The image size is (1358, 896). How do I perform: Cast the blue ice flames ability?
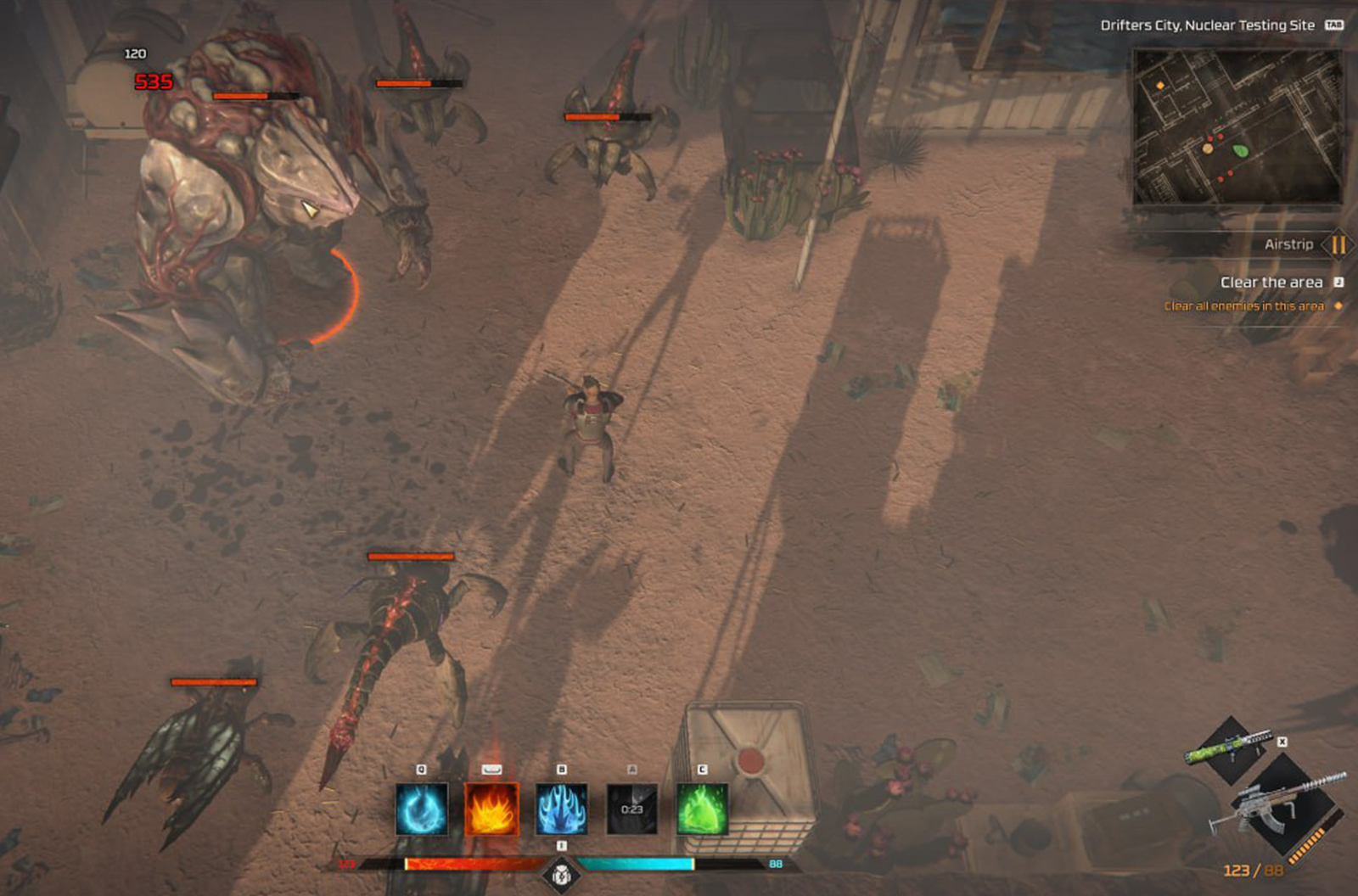click(x=561, y=809)
